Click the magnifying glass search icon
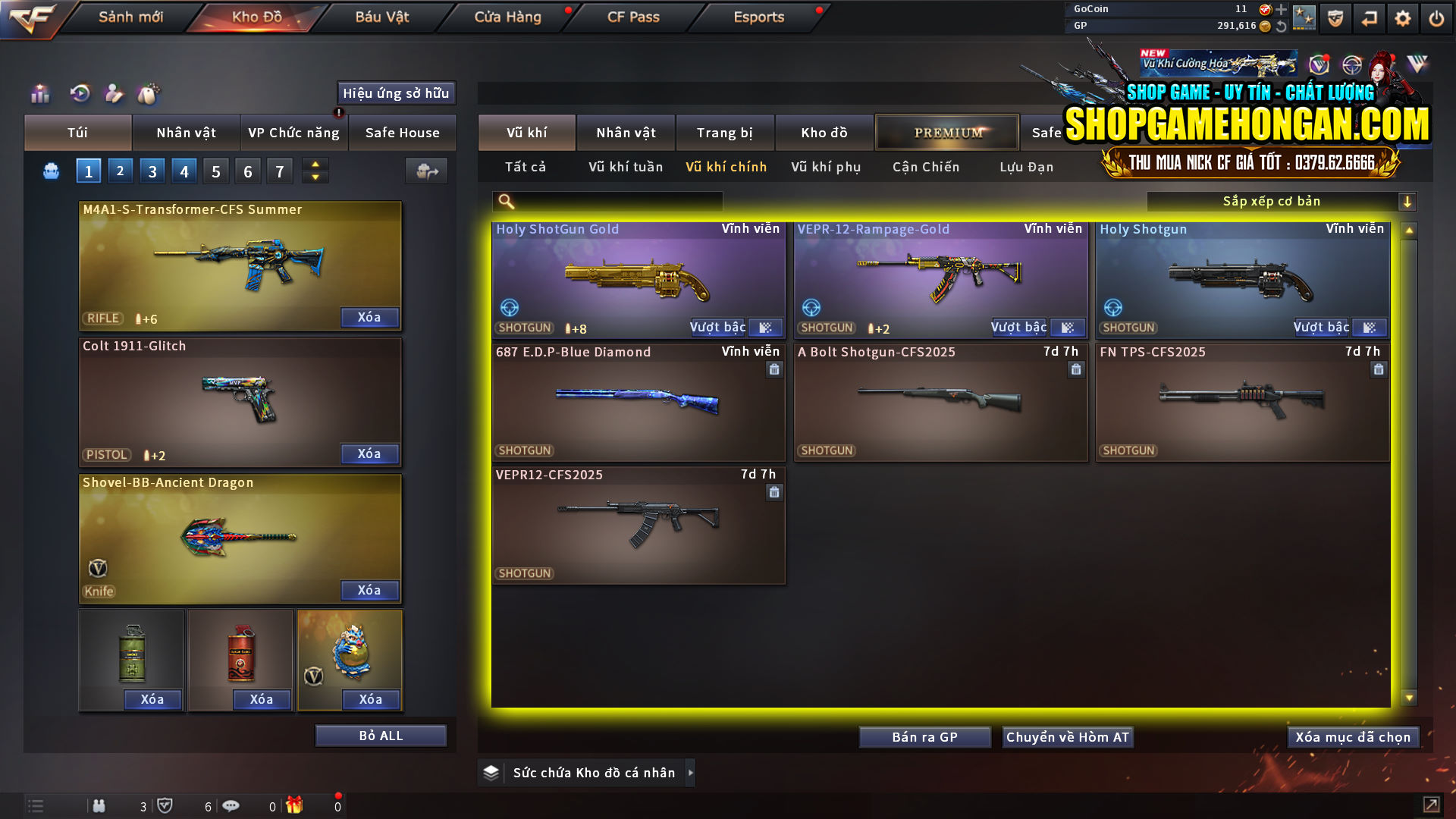1456x819 pixels. 504,201
